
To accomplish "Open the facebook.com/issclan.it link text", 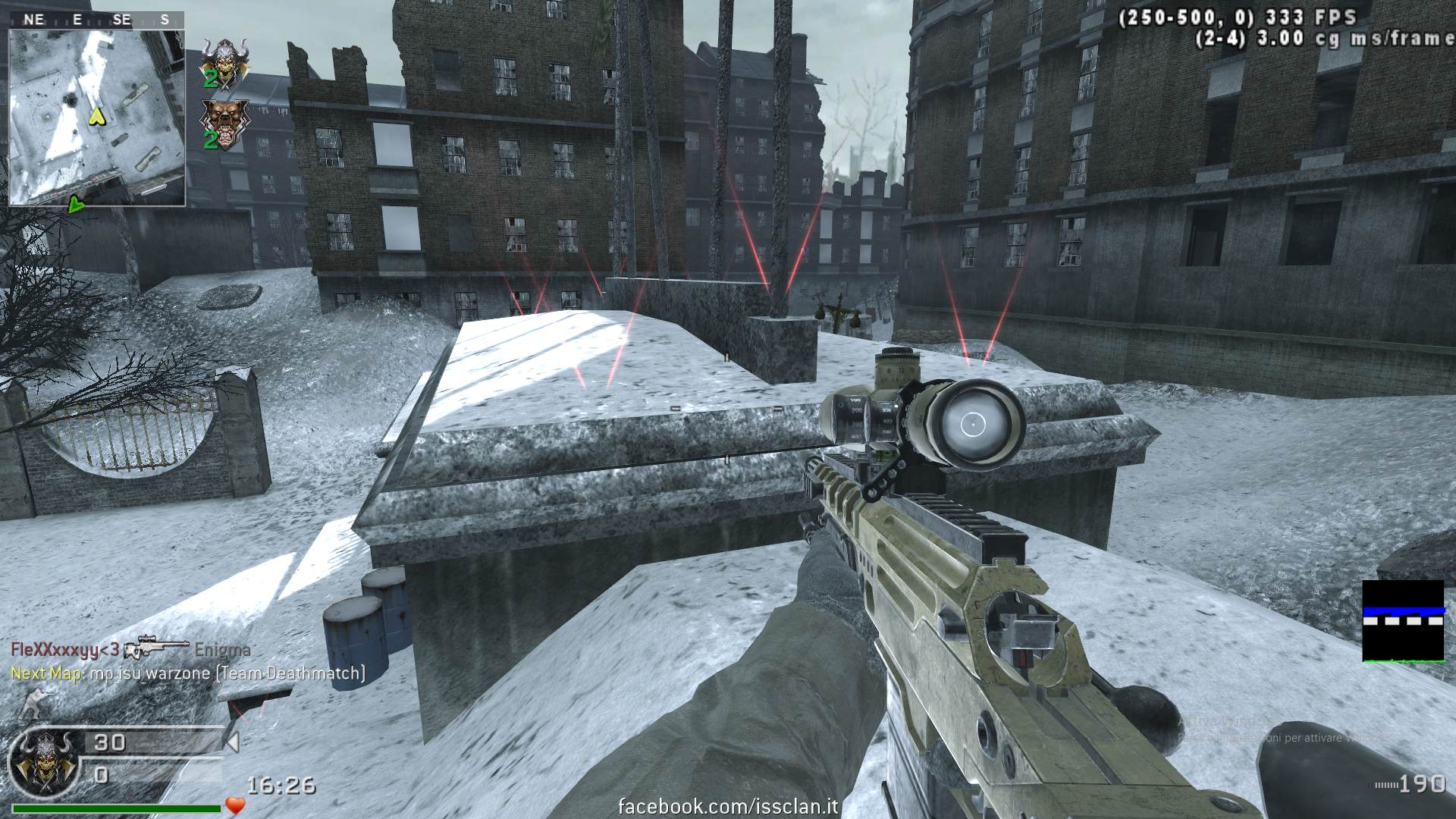I will click(728, 806).
